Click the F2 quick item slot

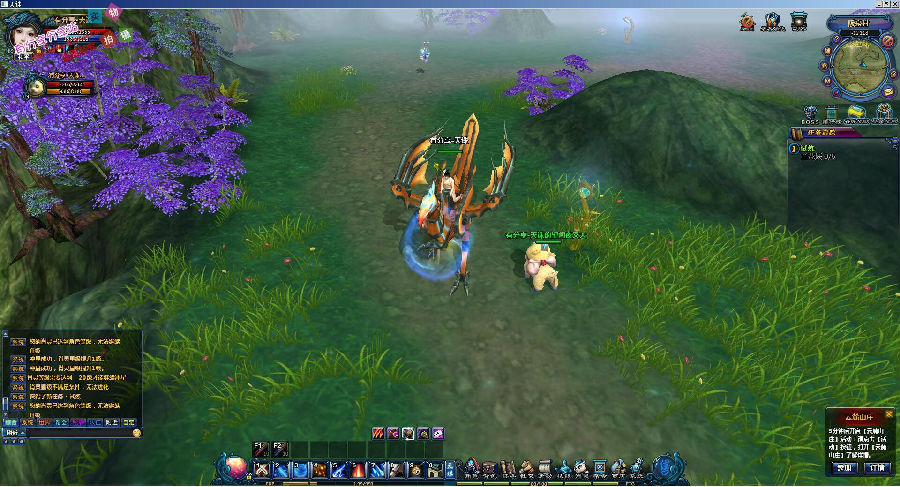281,449
